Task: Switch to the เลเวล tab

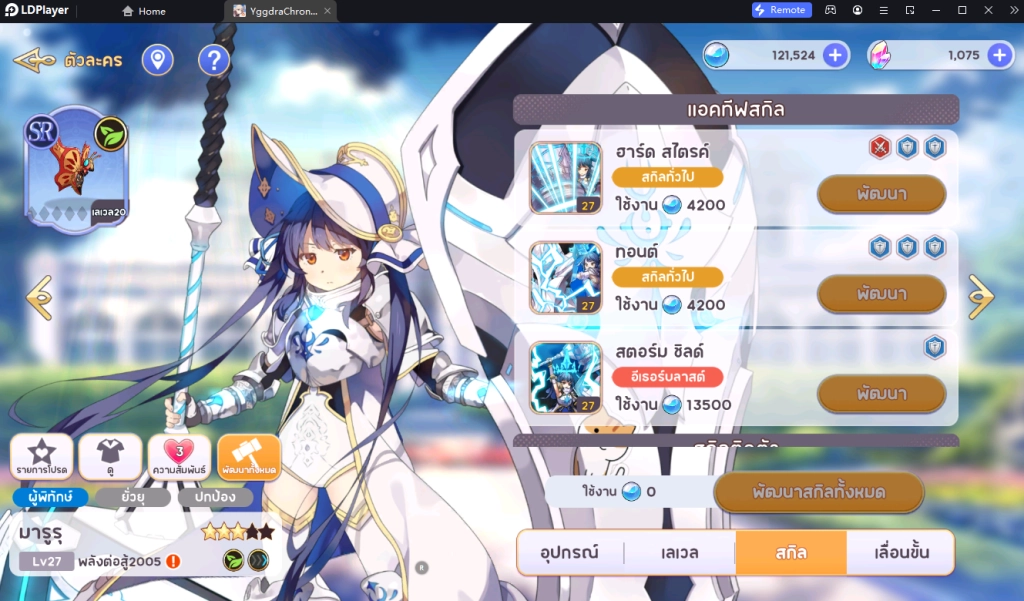Action: coord(680,552)
